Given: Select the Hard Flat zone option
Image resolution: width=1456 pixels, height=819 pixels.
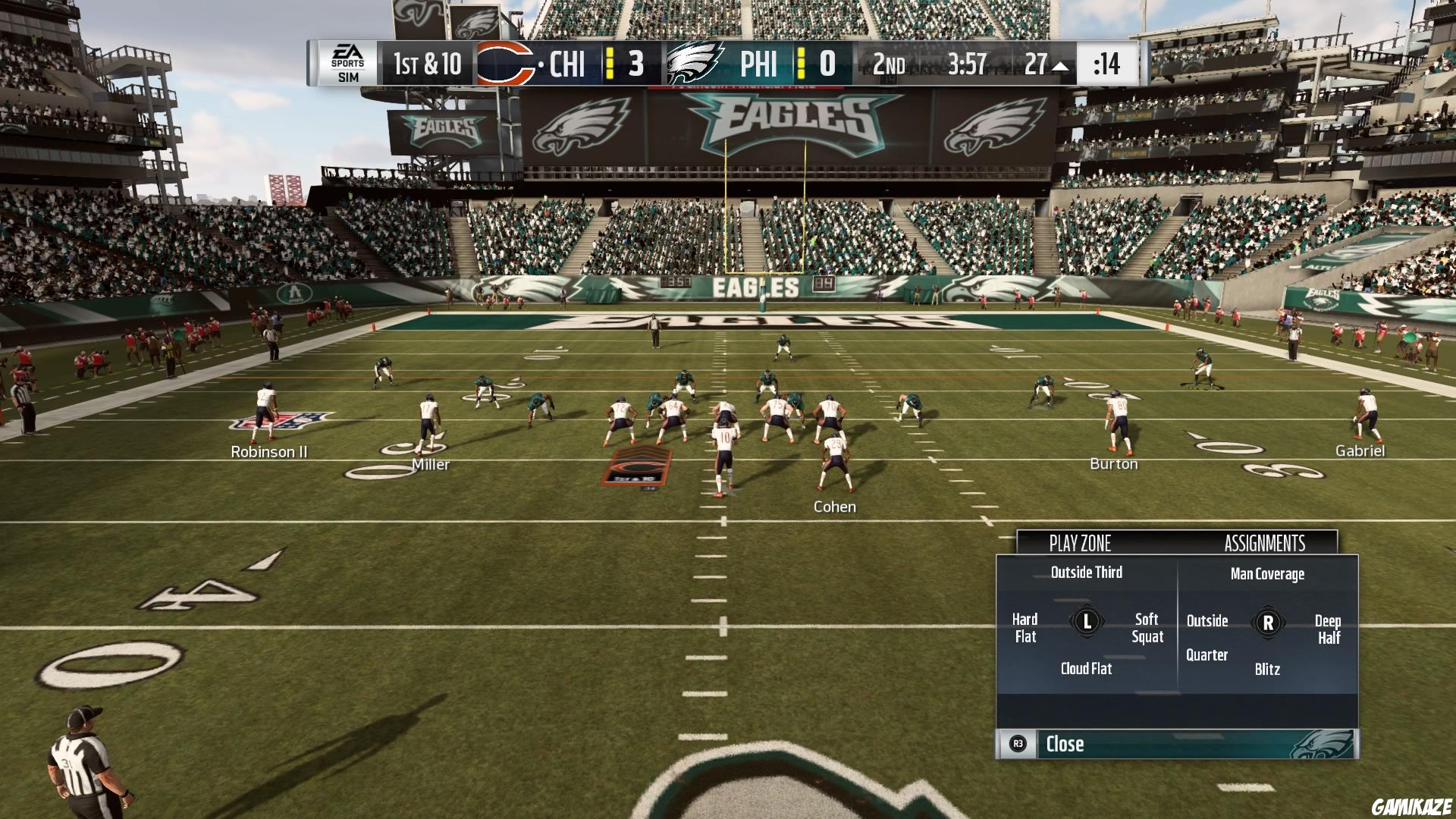Looking at the screenshot, I should tap(1025, 628).
